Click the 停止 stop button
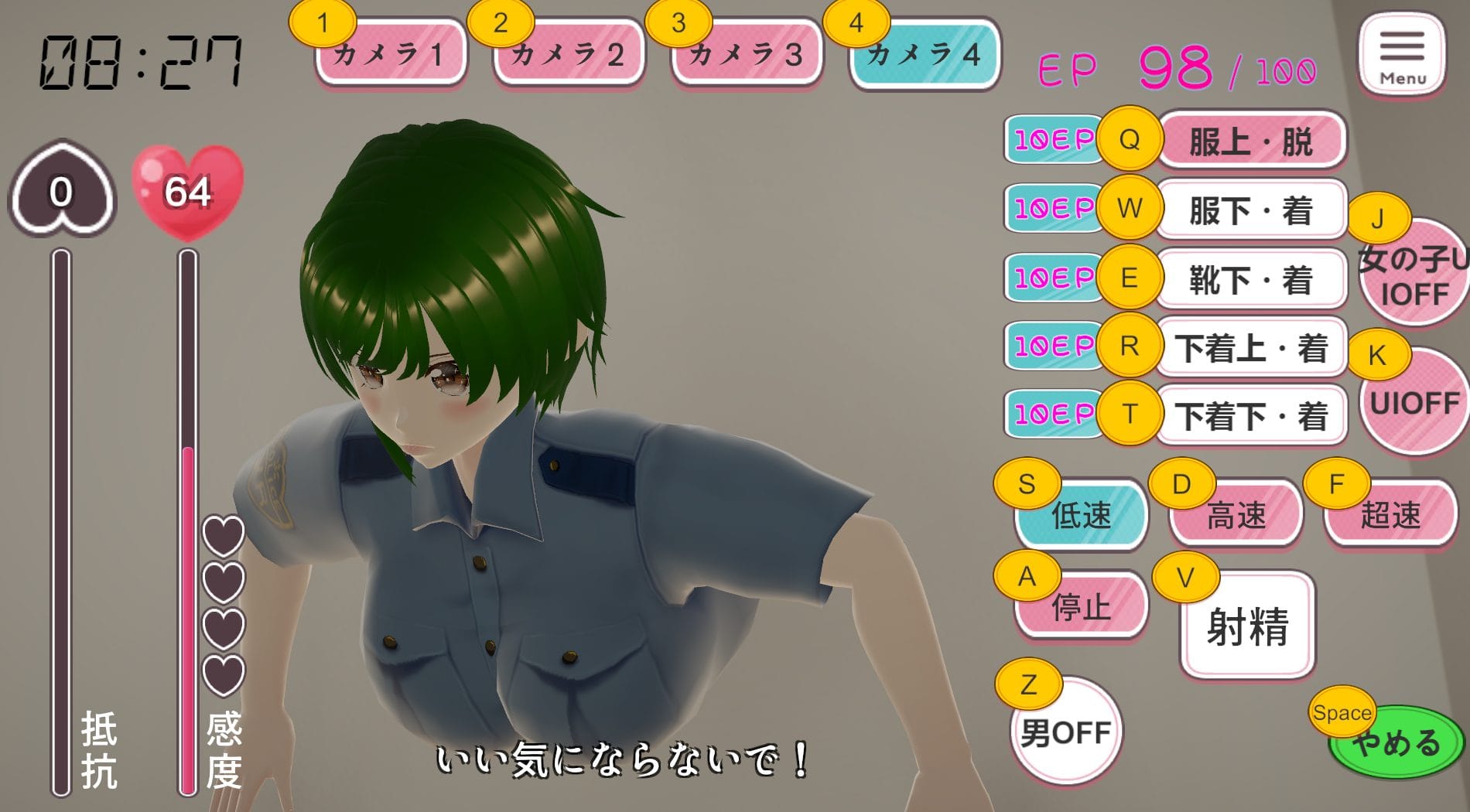Screen dimensions: 1470x812 pyautogui.click(x=1082, y=608)
